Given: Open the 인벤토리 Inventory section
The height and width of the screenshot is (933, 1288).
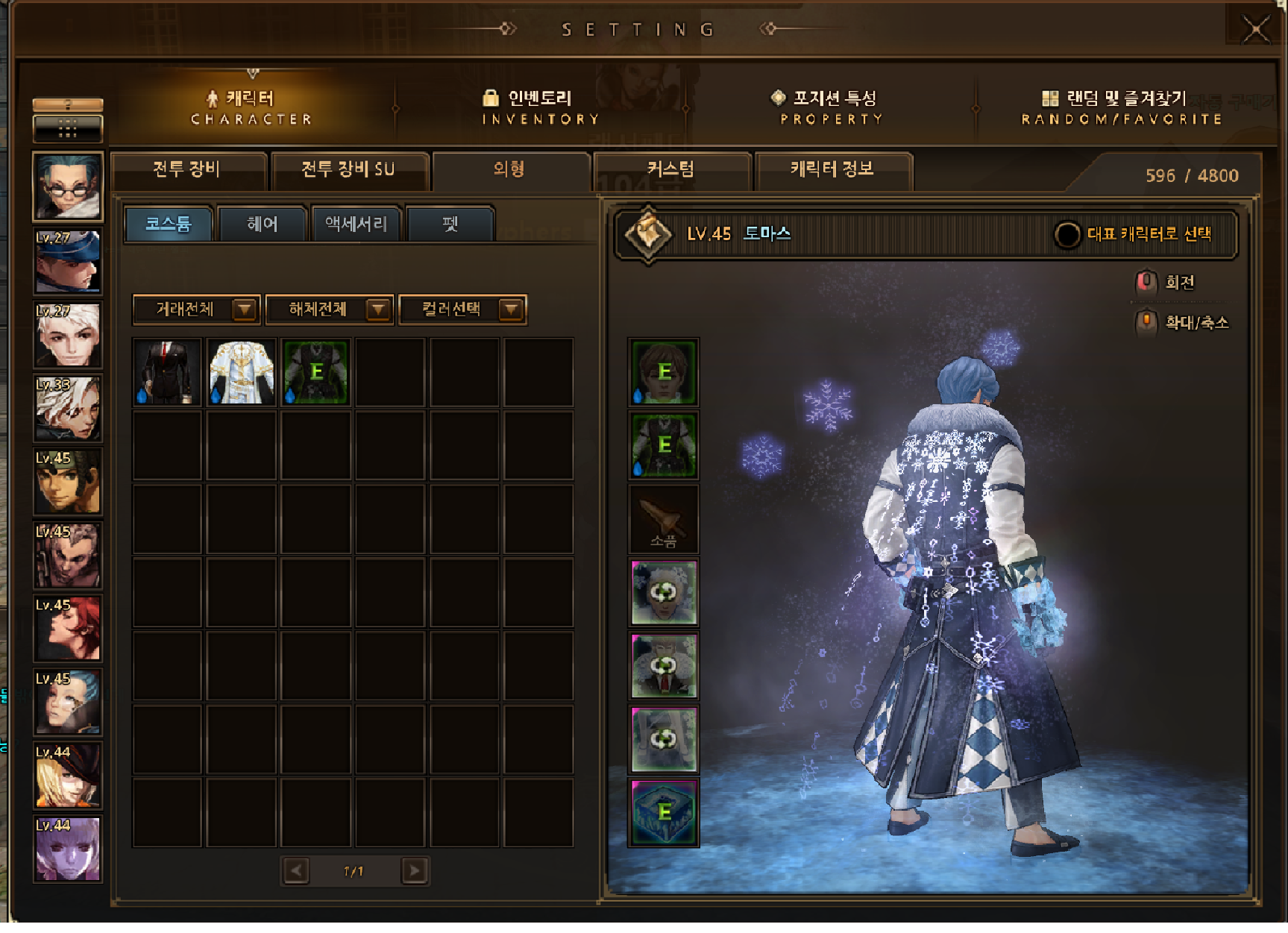Looking at the screenshot, I should coord(540,107).
